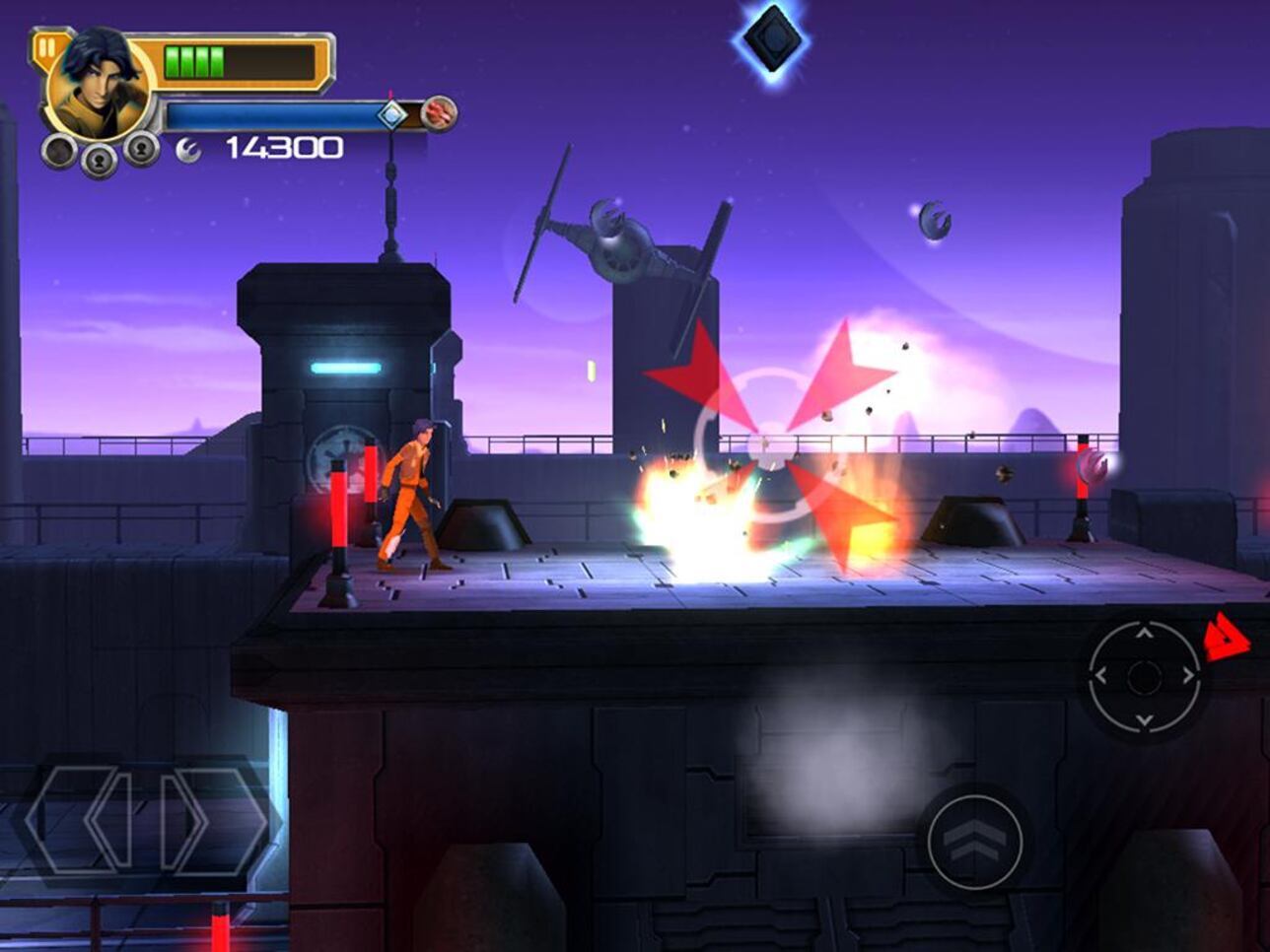
Task: Pause the game with the pause button
Action: point(46,48)
